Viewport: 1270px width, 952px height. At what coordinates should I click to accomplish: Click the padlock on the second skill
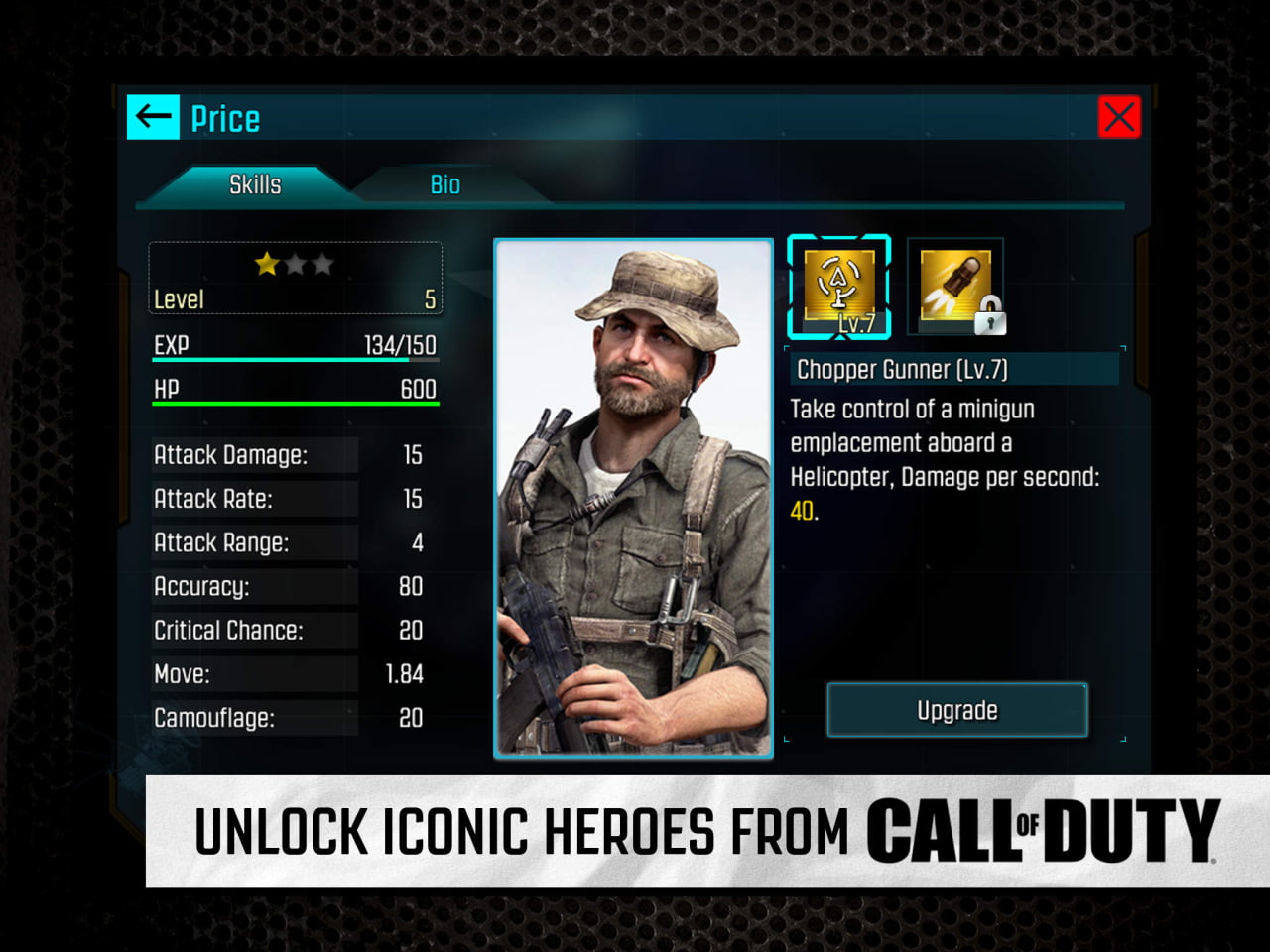[991, 315]
